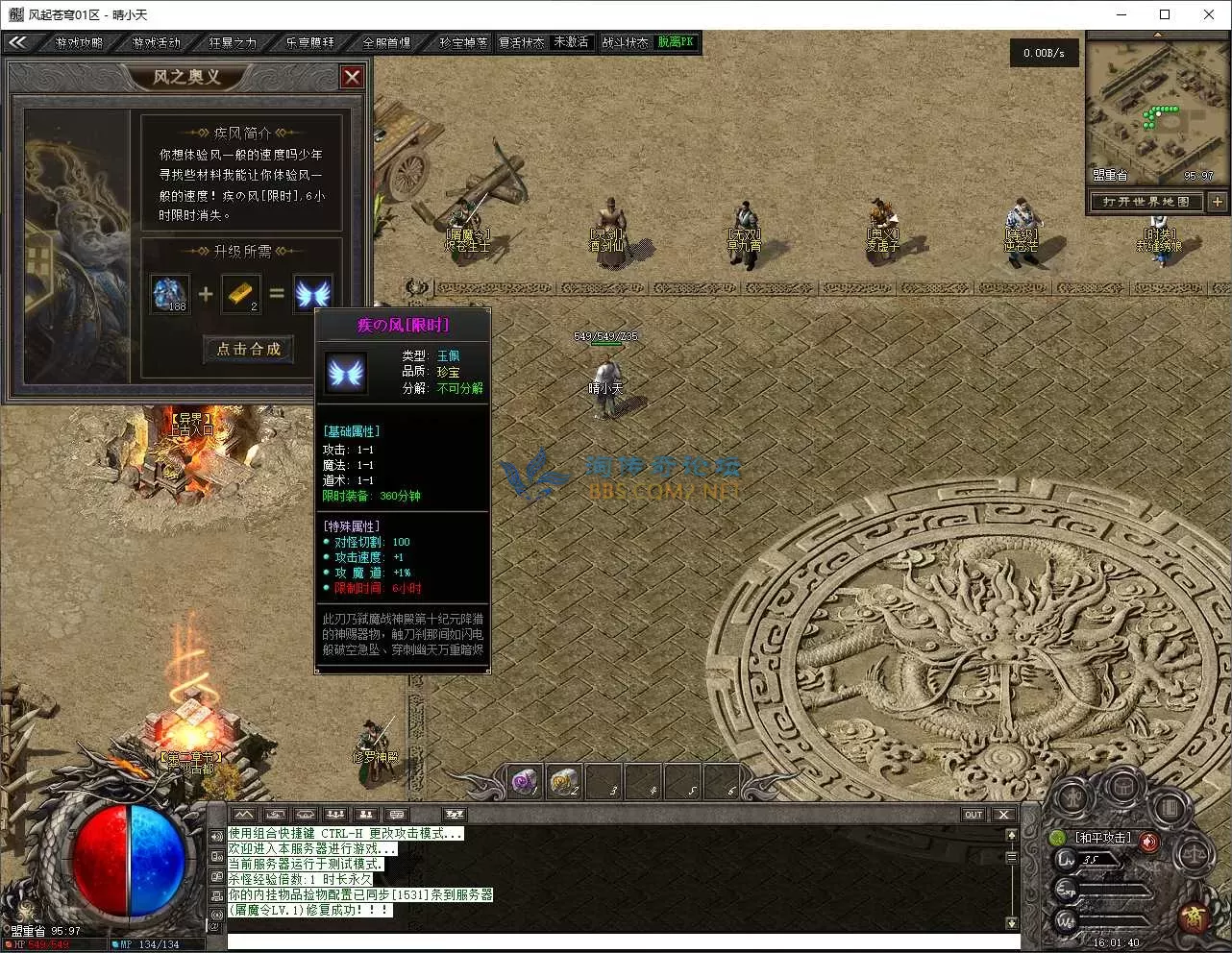
Task: Click the up arrow on the chat scrollbar
Action: pyautogui.click(x=1012, y=834)
